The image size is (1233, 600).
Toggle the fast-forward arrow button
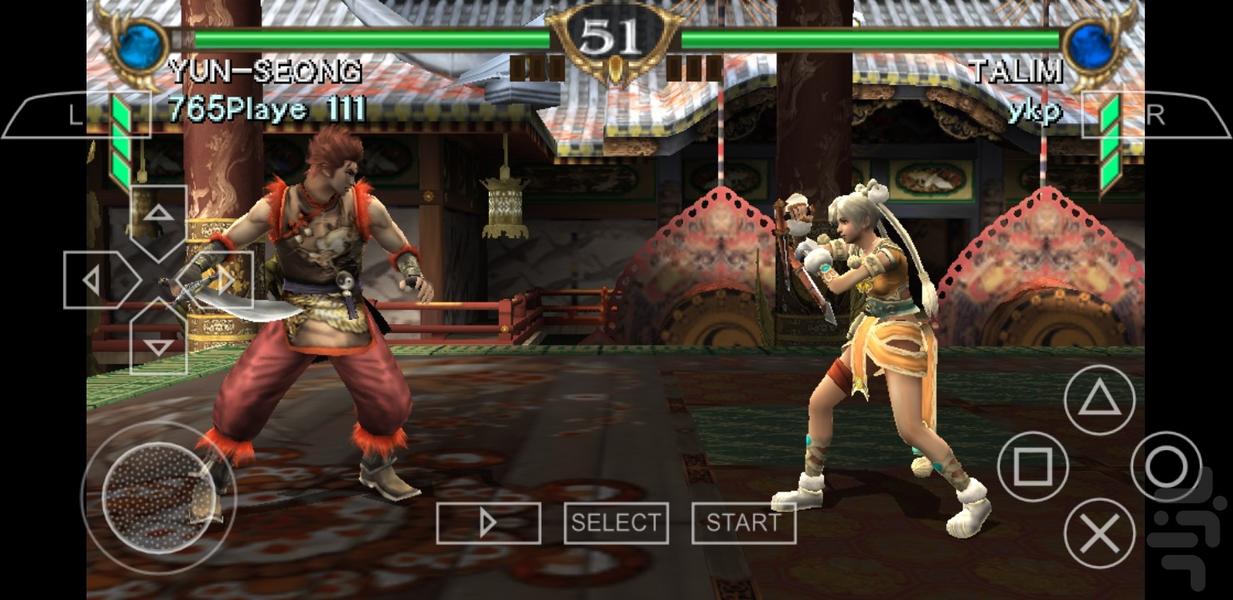[488, 523]
